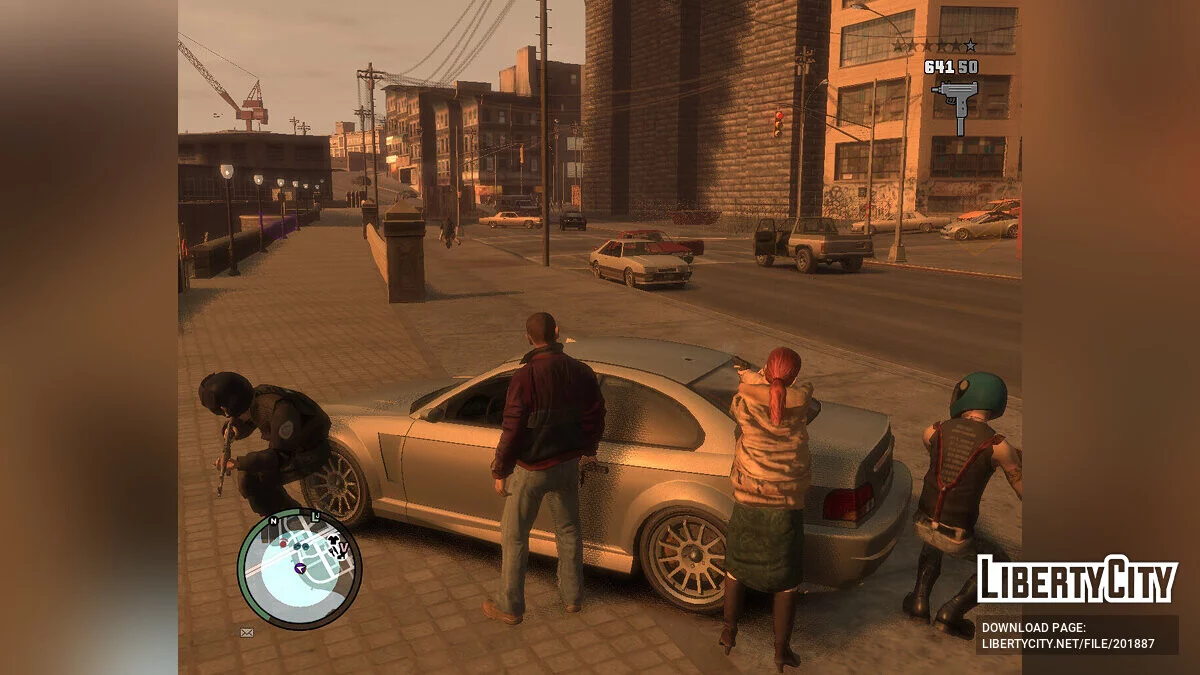Open the envelope message icon below radar
Image resolution: width=1200 pixels, height=675 pixels.
247,632
